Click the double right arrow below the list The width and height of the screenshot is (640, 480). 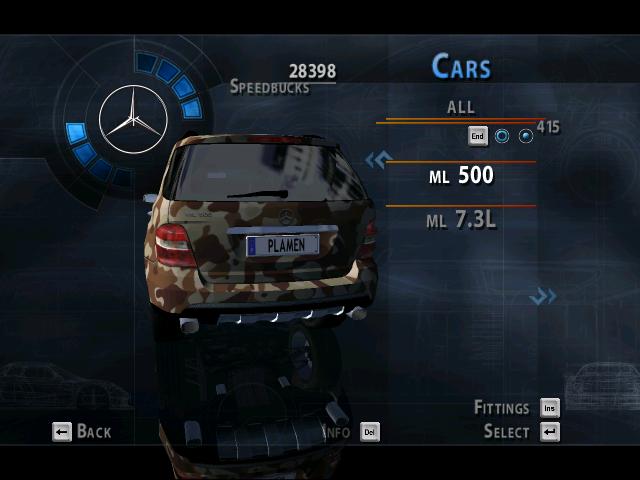(543, 295)
